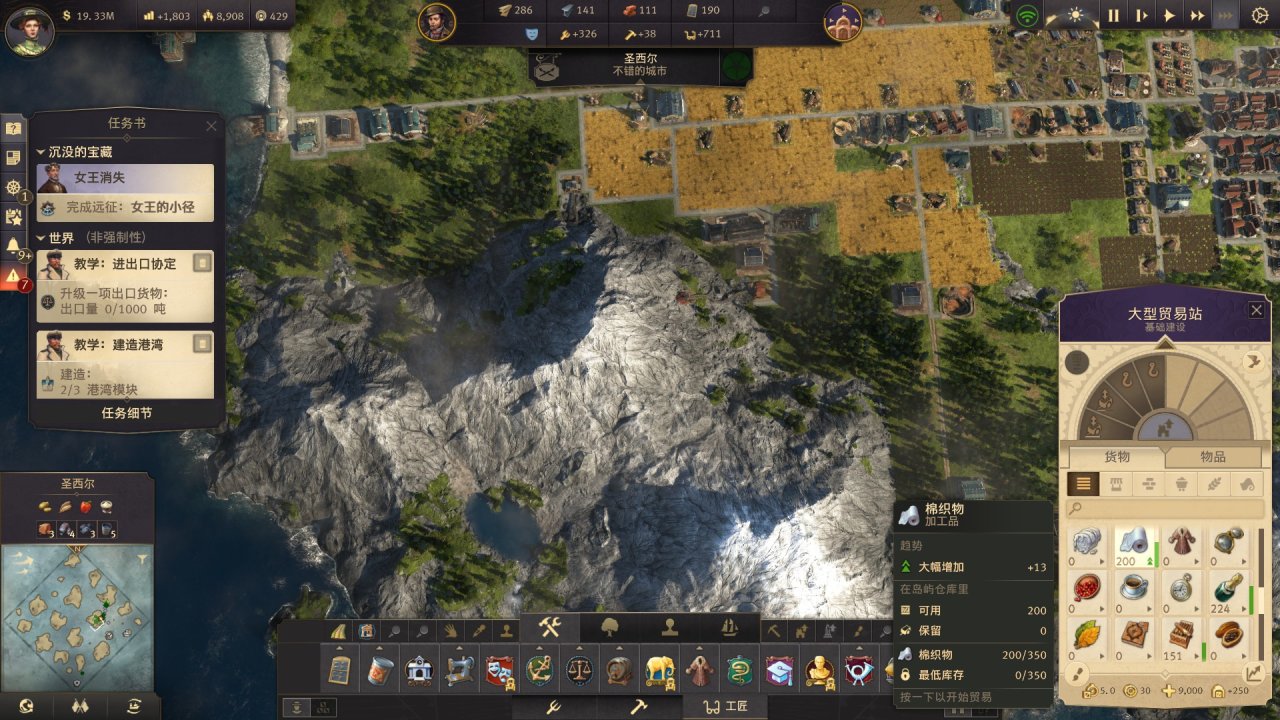Select the pocket watch goods slot
Image resolution: width=1280 pixels, height=720 pixels.
[1181, 591]
